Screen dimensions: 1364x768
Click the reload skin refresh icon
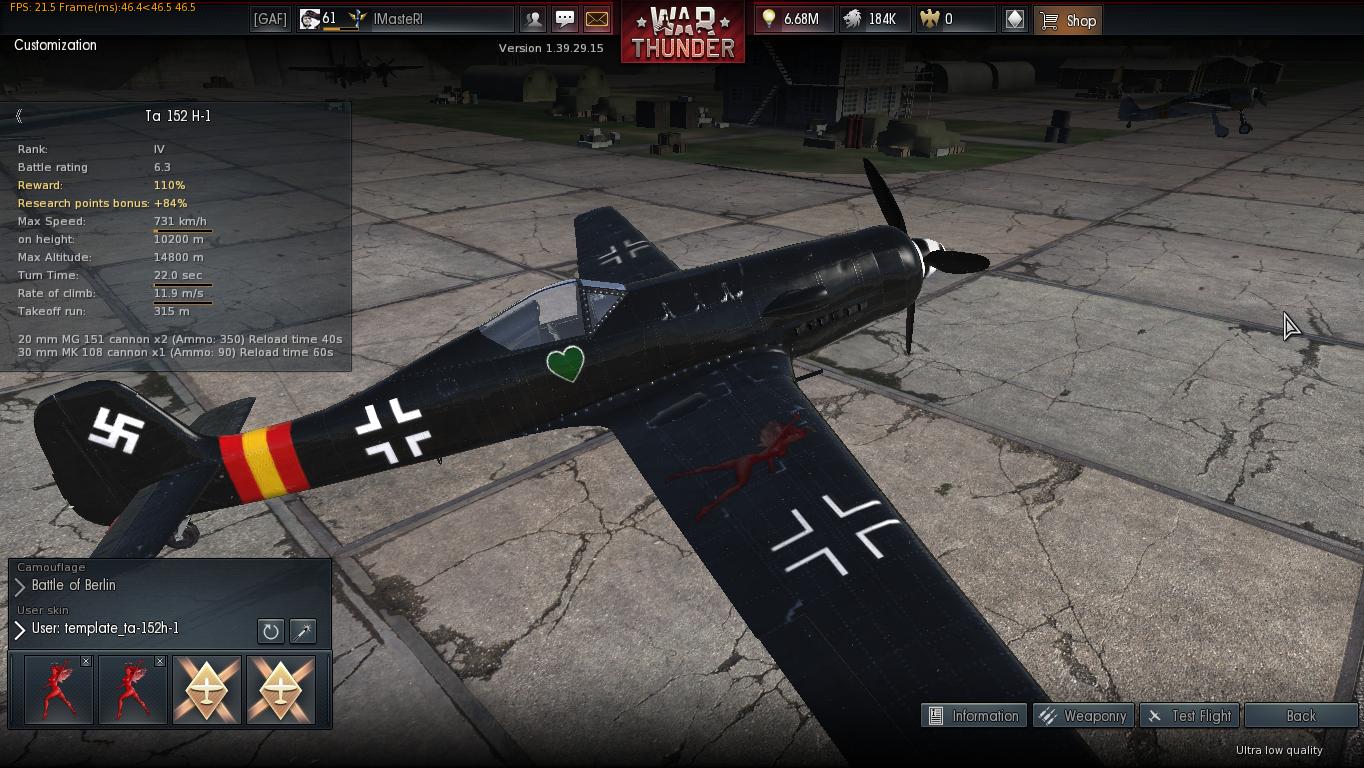pyautogui.click(x=269, y=631)
